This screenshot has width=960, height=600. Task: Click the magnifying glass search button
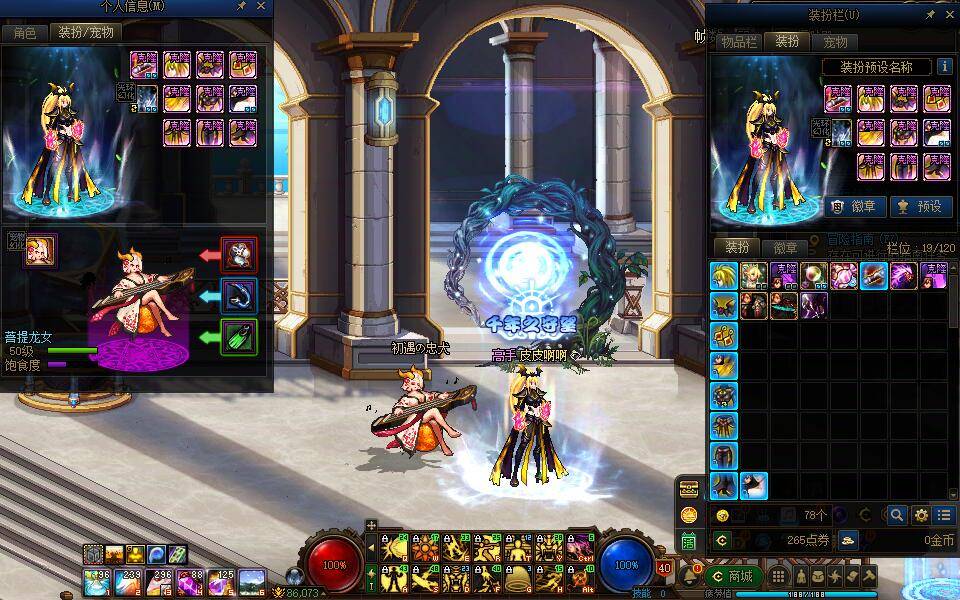(x=897, y=515)
